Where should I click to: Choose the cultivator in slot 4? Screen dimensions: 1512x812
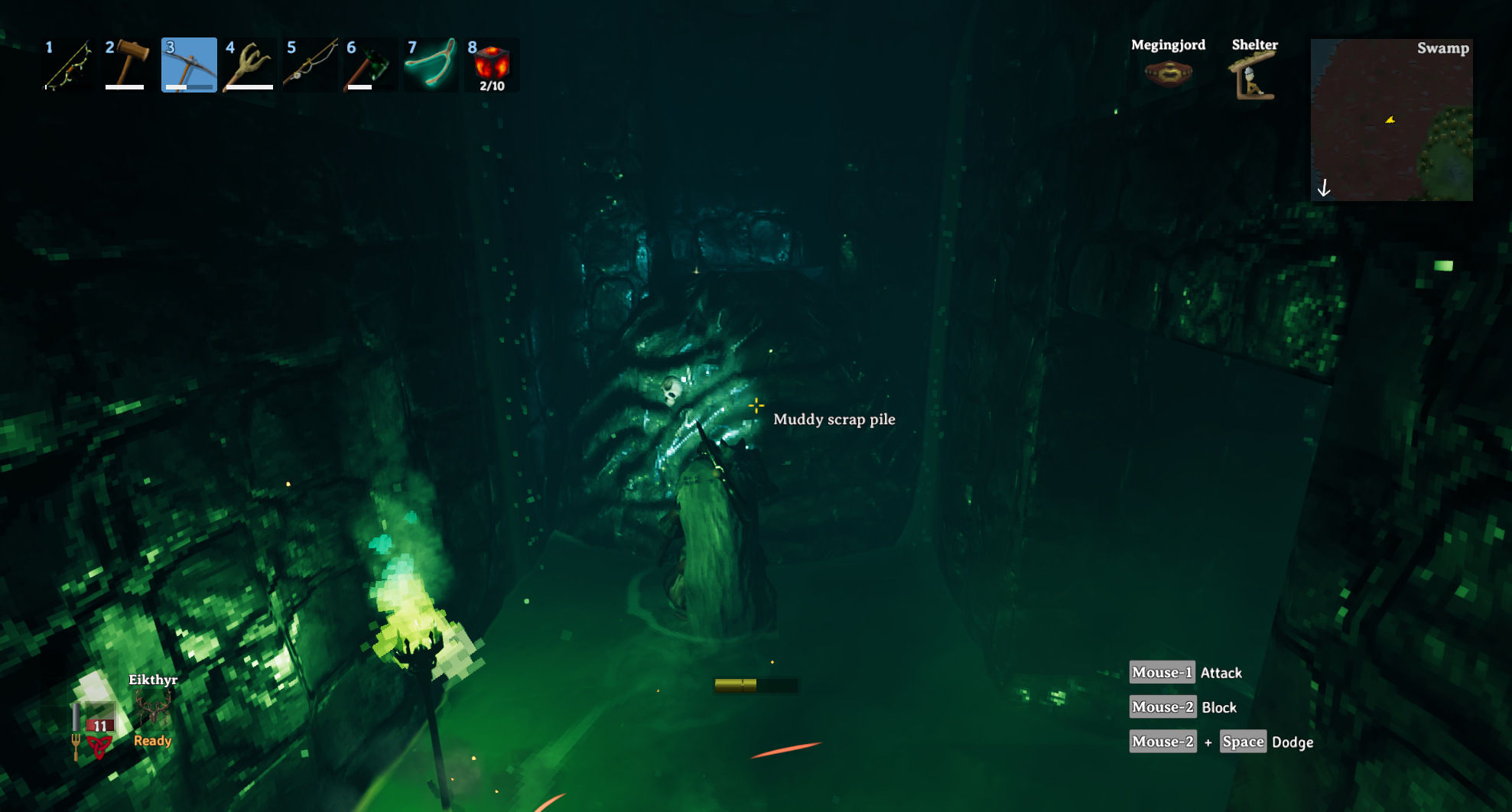click(249, 66)
